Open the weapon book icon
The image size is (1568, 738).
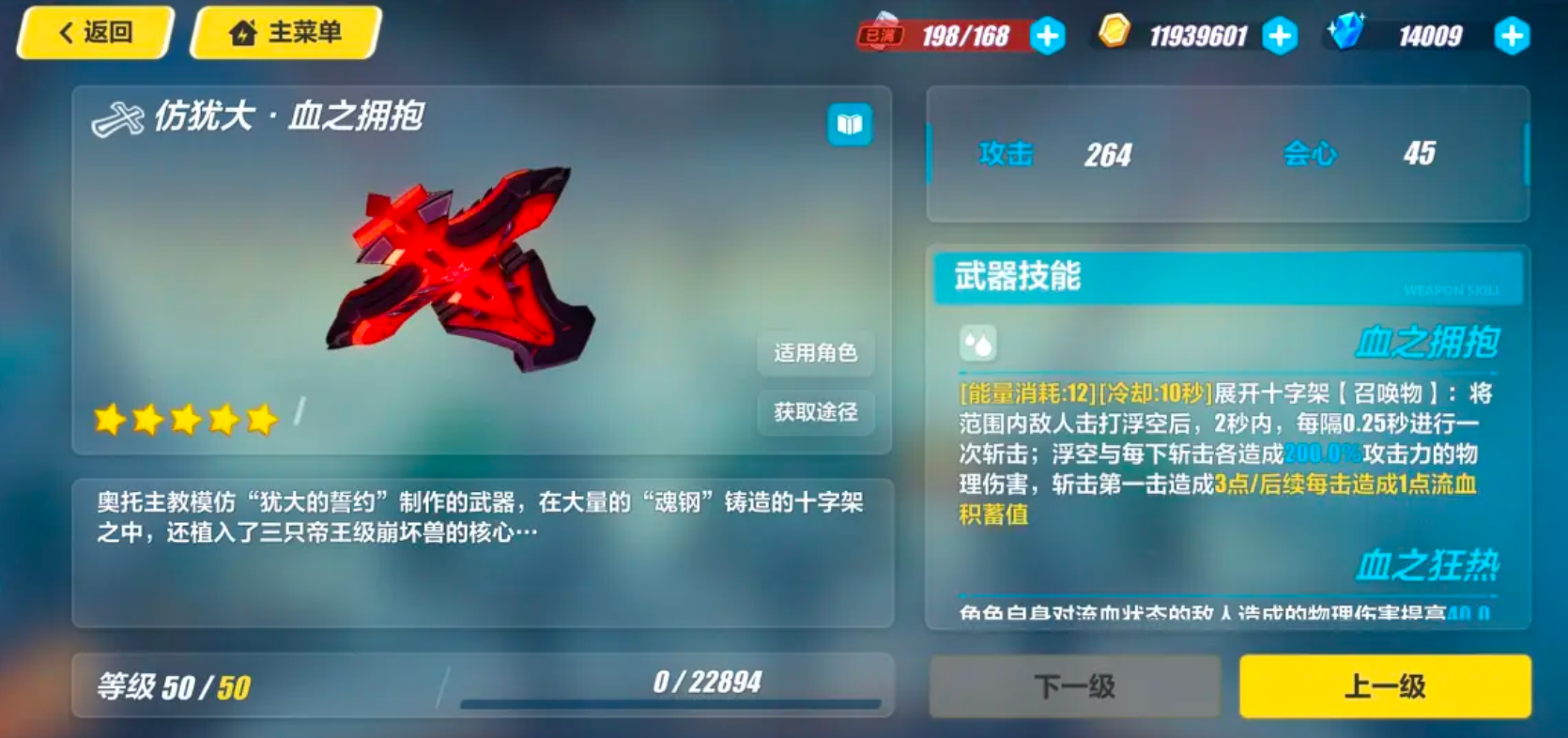point(850,125)
